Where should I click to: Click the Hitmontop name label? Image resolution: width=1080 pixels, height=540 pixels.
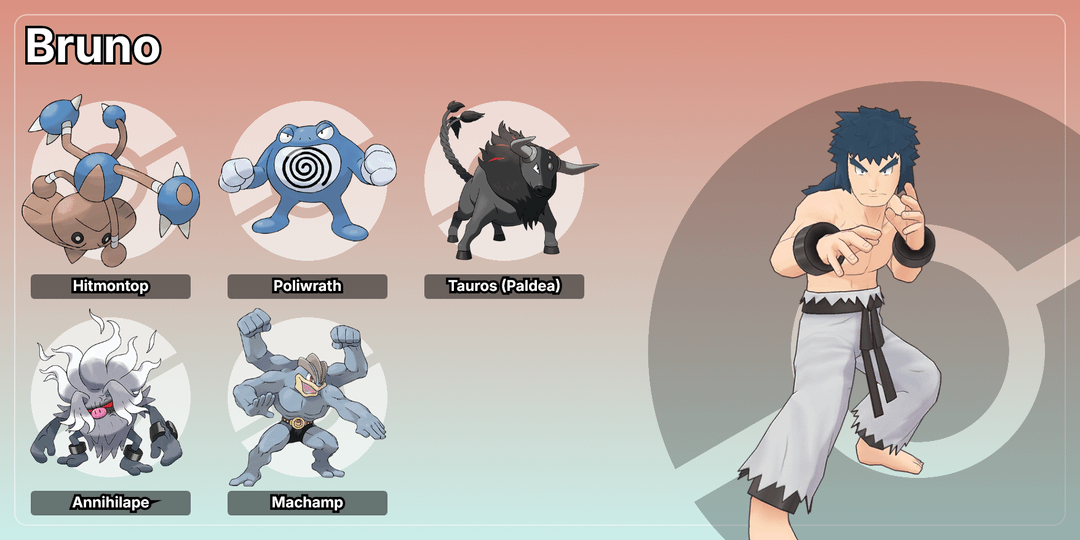tap(110, 286)
